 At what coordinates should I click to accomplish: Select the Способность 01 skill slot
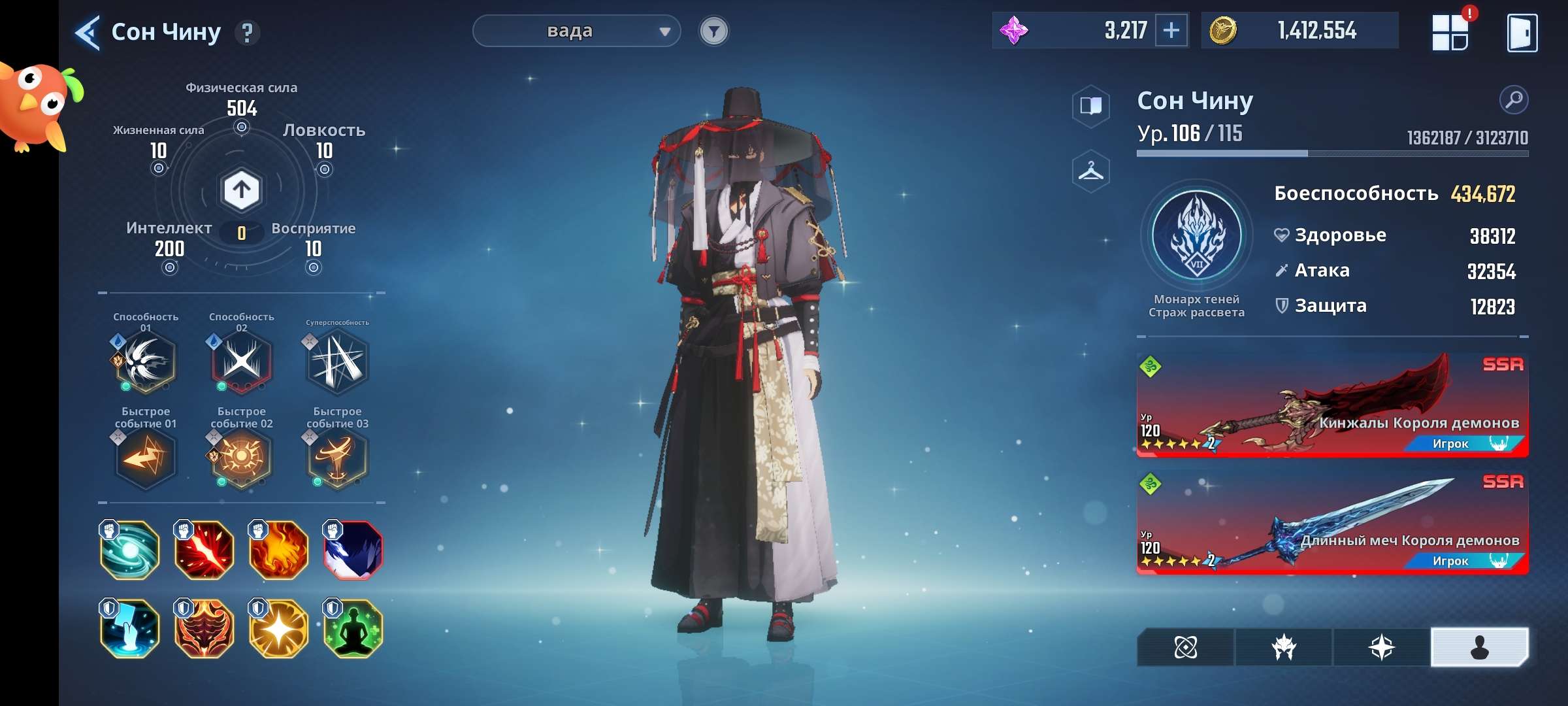(x=145, y=361)
